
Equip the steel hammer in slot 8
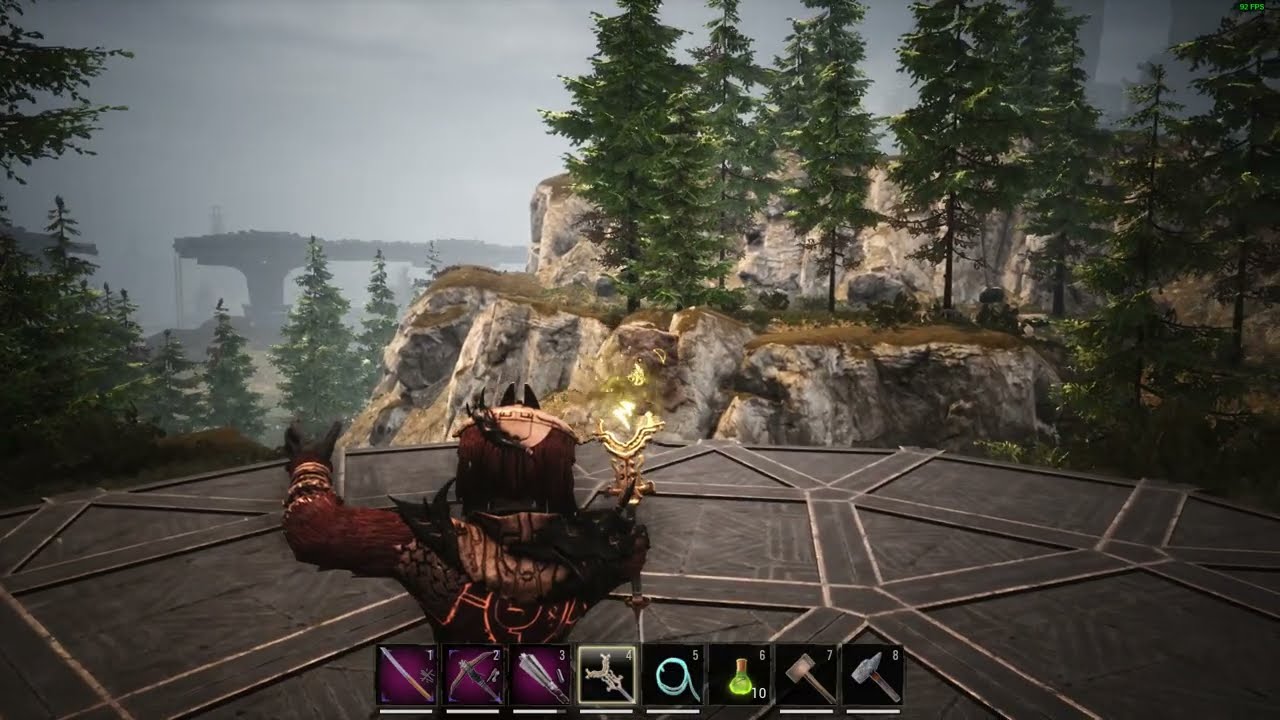pyautogui.click(x=872, y=675)
